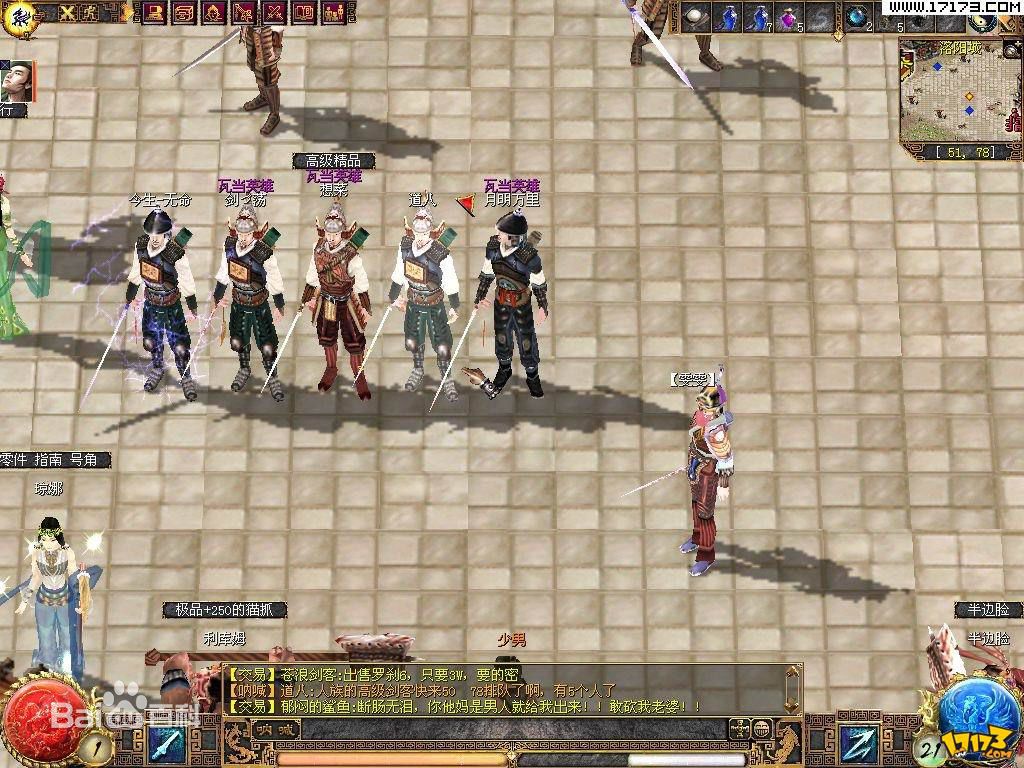
Task: Open the book icon in the toolbar
Action: tap(304, 12)
